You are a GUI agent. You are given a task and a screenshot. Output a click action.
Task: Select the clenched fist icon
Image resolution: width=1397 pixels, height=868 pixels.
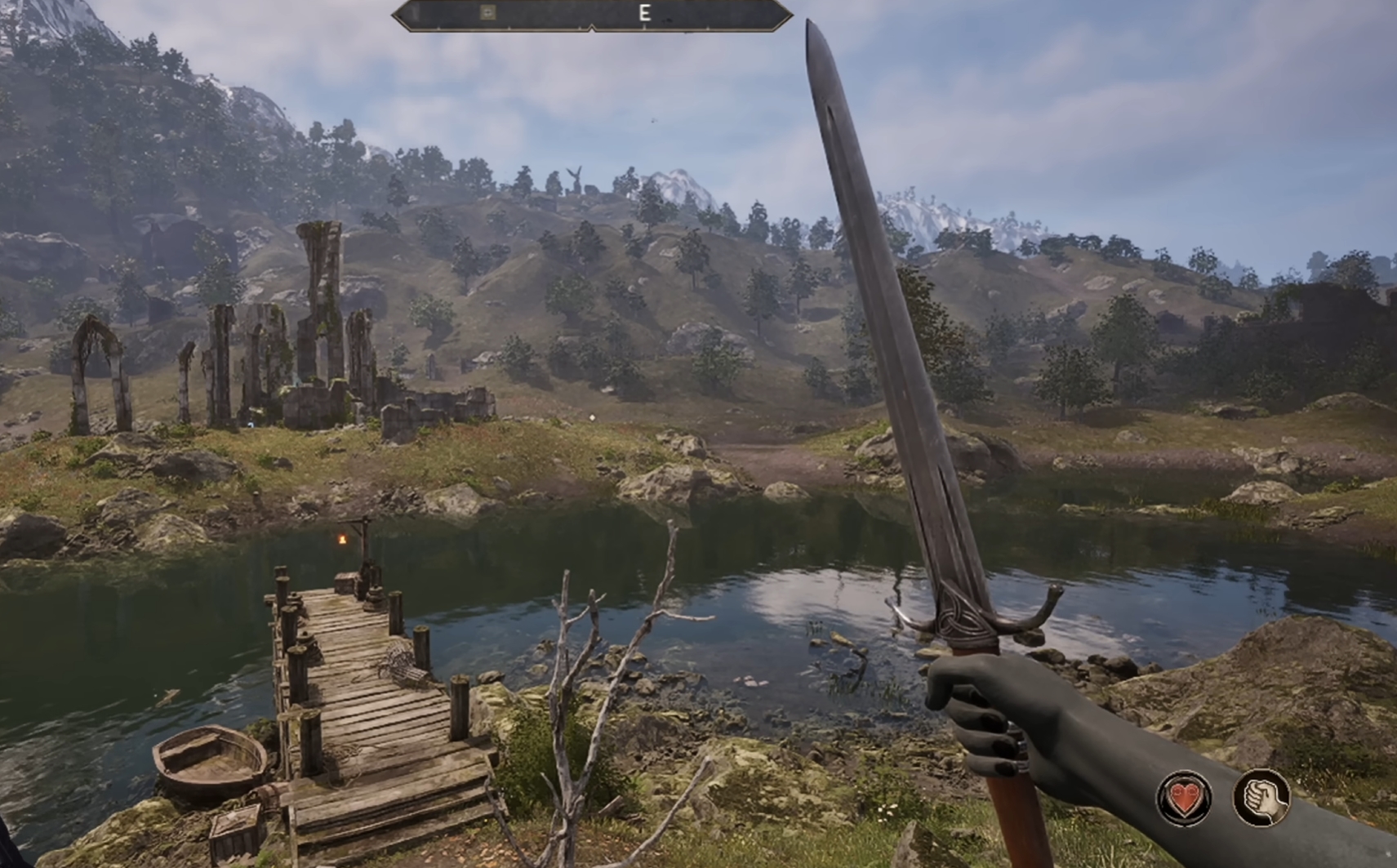1261,798
